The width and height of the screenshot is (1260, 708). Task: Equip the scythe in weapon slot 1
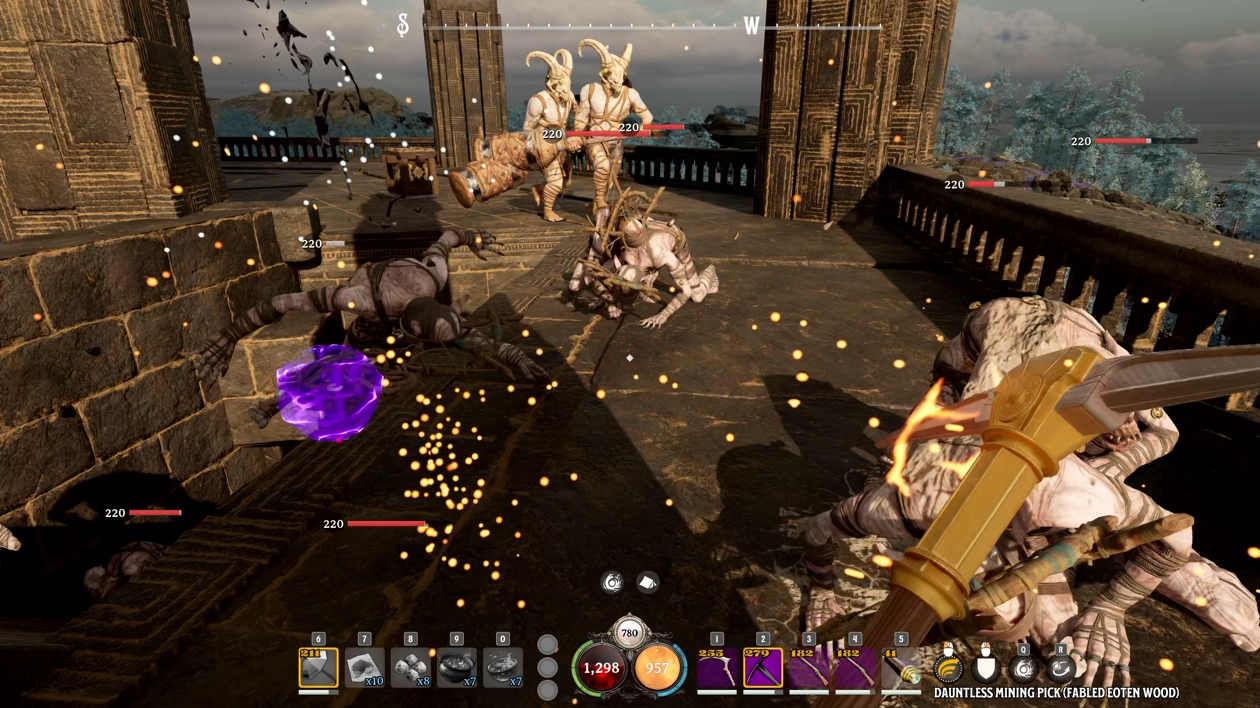tap(717, 668)
